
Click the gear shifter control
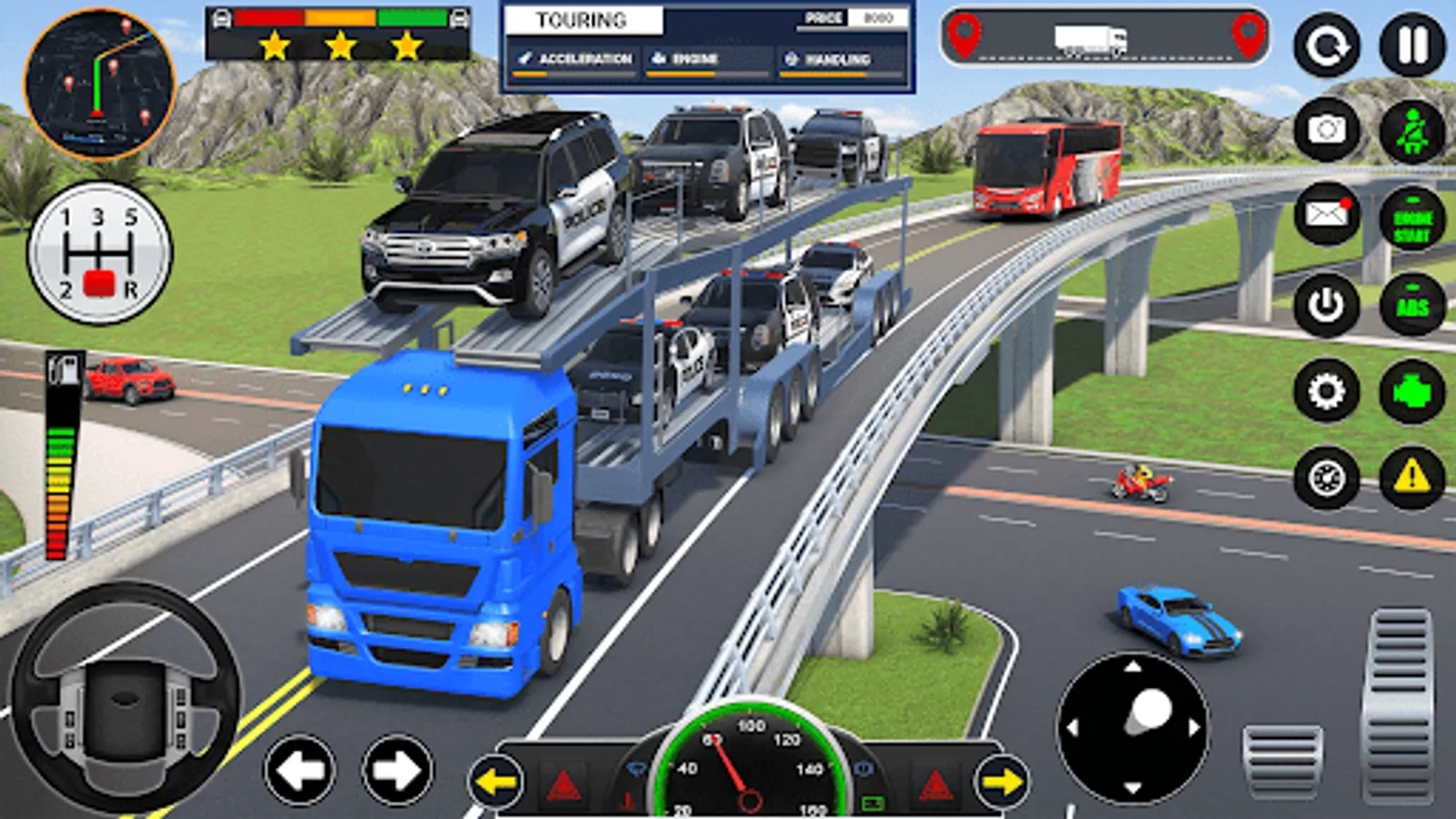[x=99, y=253]
